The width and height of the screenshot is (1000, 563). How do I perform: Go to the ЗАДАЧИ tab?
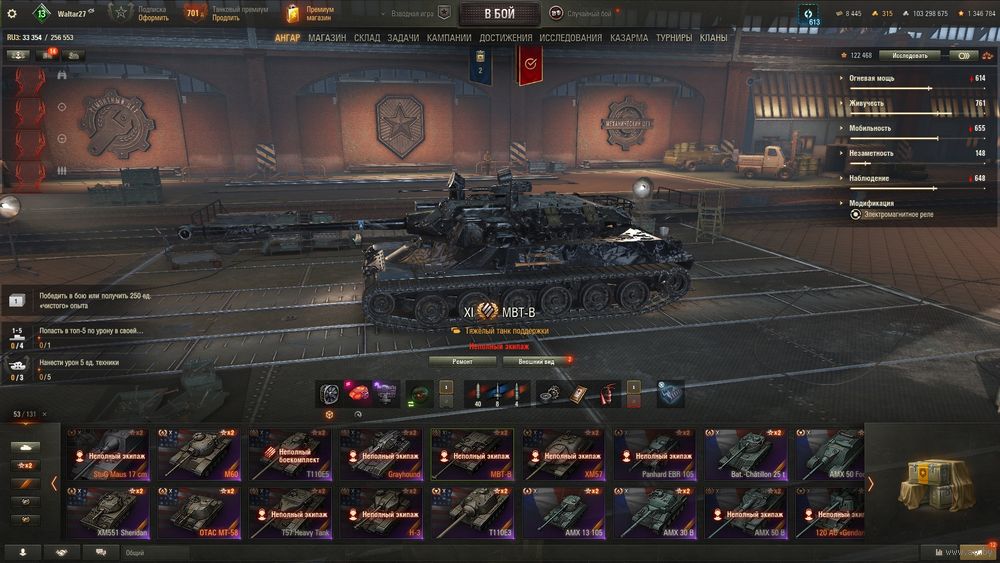tap(403, 38)
